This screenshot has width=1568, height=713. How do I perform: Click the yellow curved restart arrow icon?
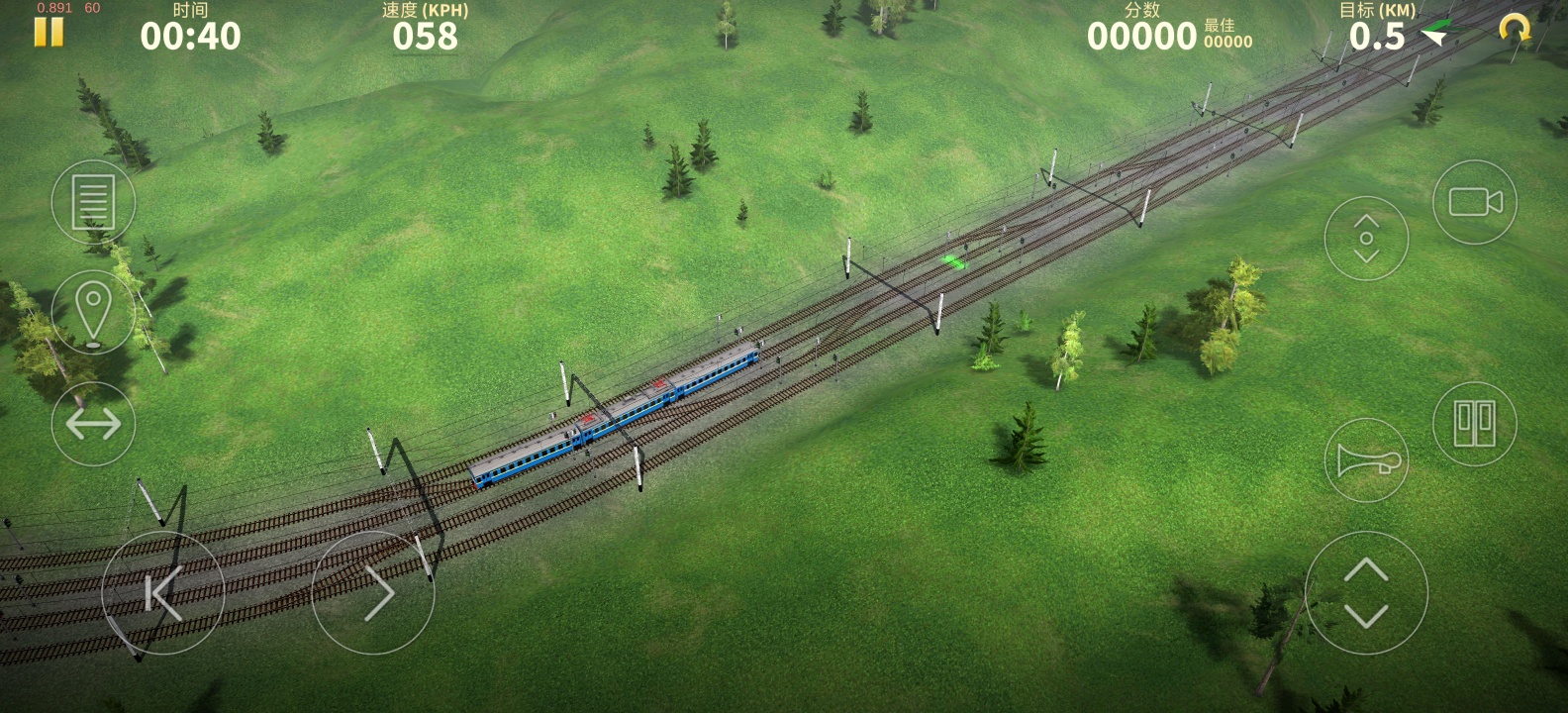coord(1515,30)
